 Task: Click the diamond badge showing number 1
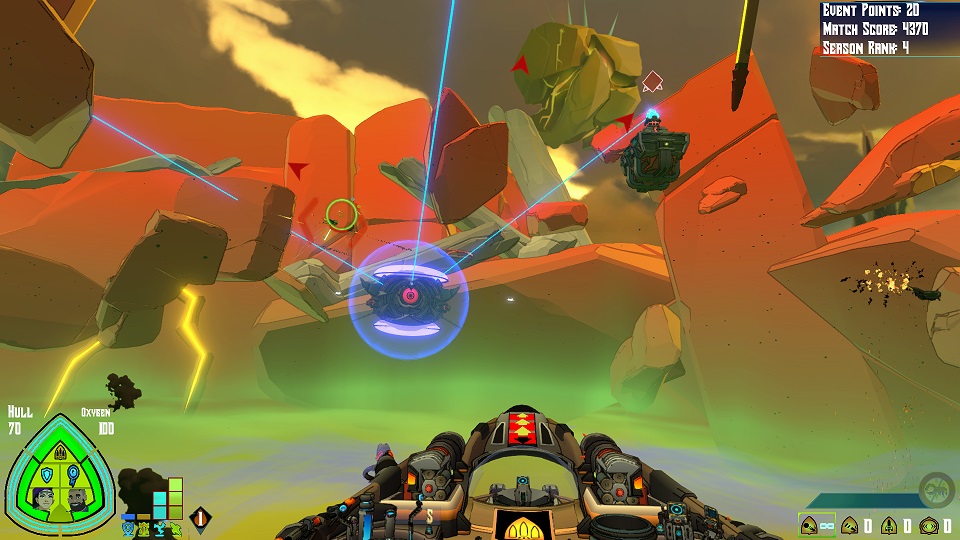pos(200,519)
